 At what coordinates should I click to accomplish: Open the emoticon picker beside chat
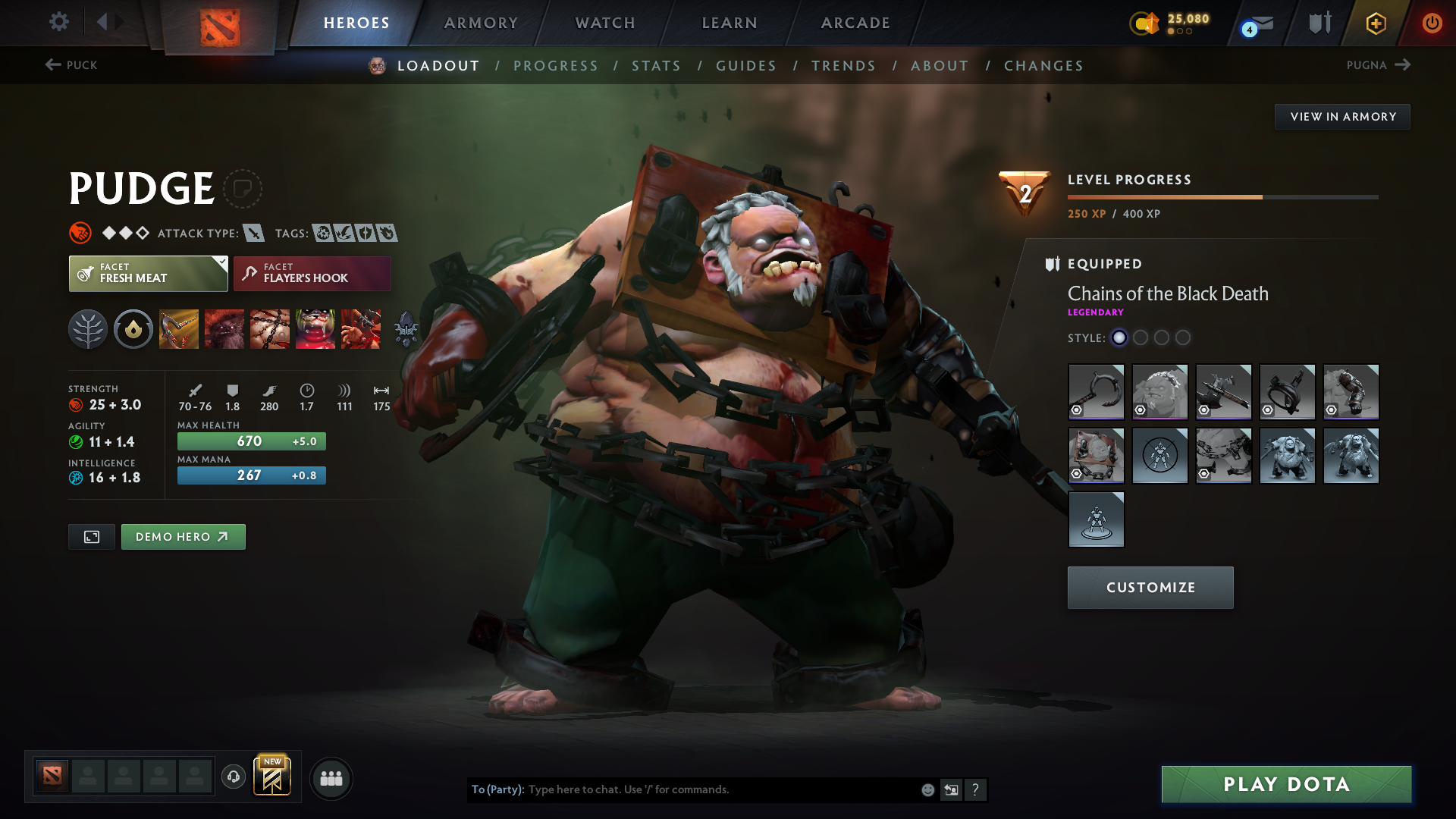tap(927, 789)
